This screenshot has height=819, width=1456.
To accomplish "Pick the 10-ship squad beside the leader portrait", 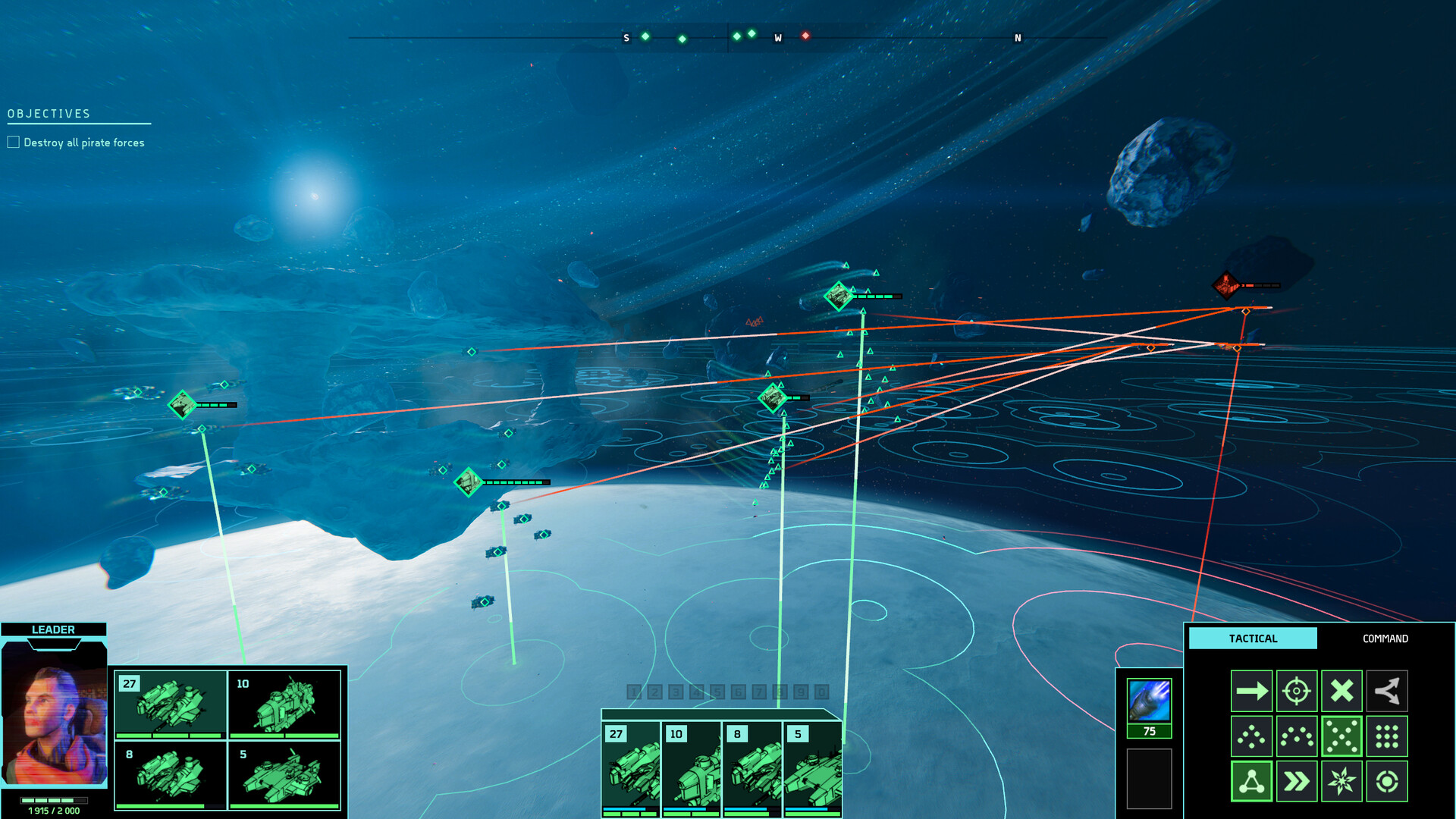I will click(x=284, y=704).
